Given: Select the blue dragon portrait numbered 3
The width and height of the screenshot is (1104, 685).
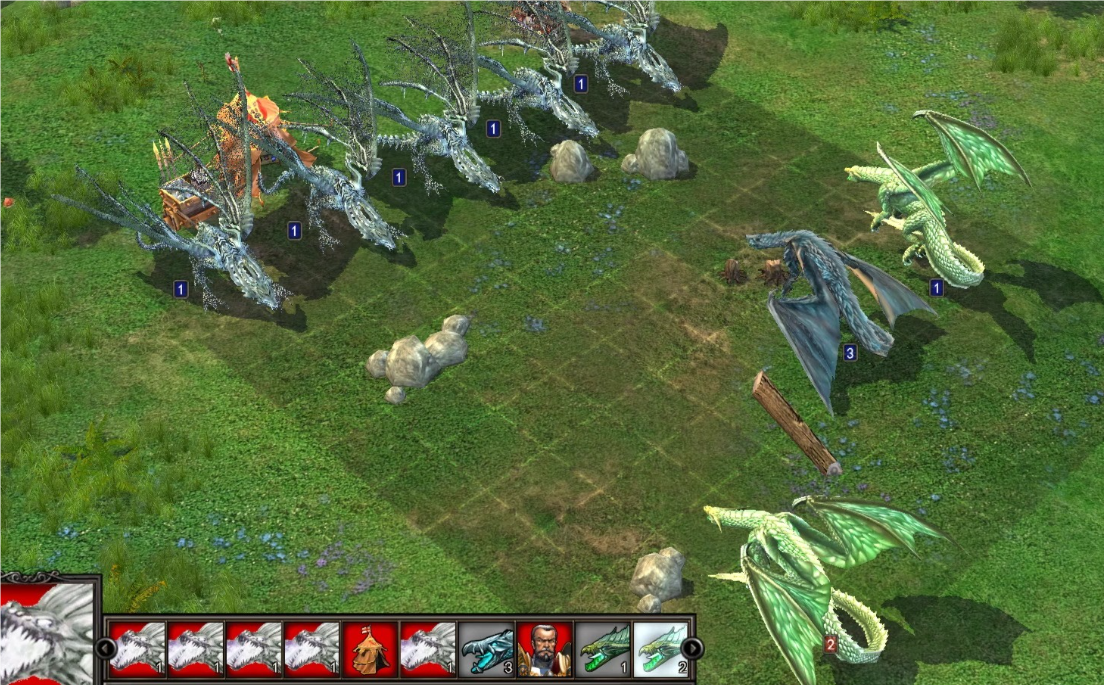Looking at the screenshot, I should coord(486,648).
